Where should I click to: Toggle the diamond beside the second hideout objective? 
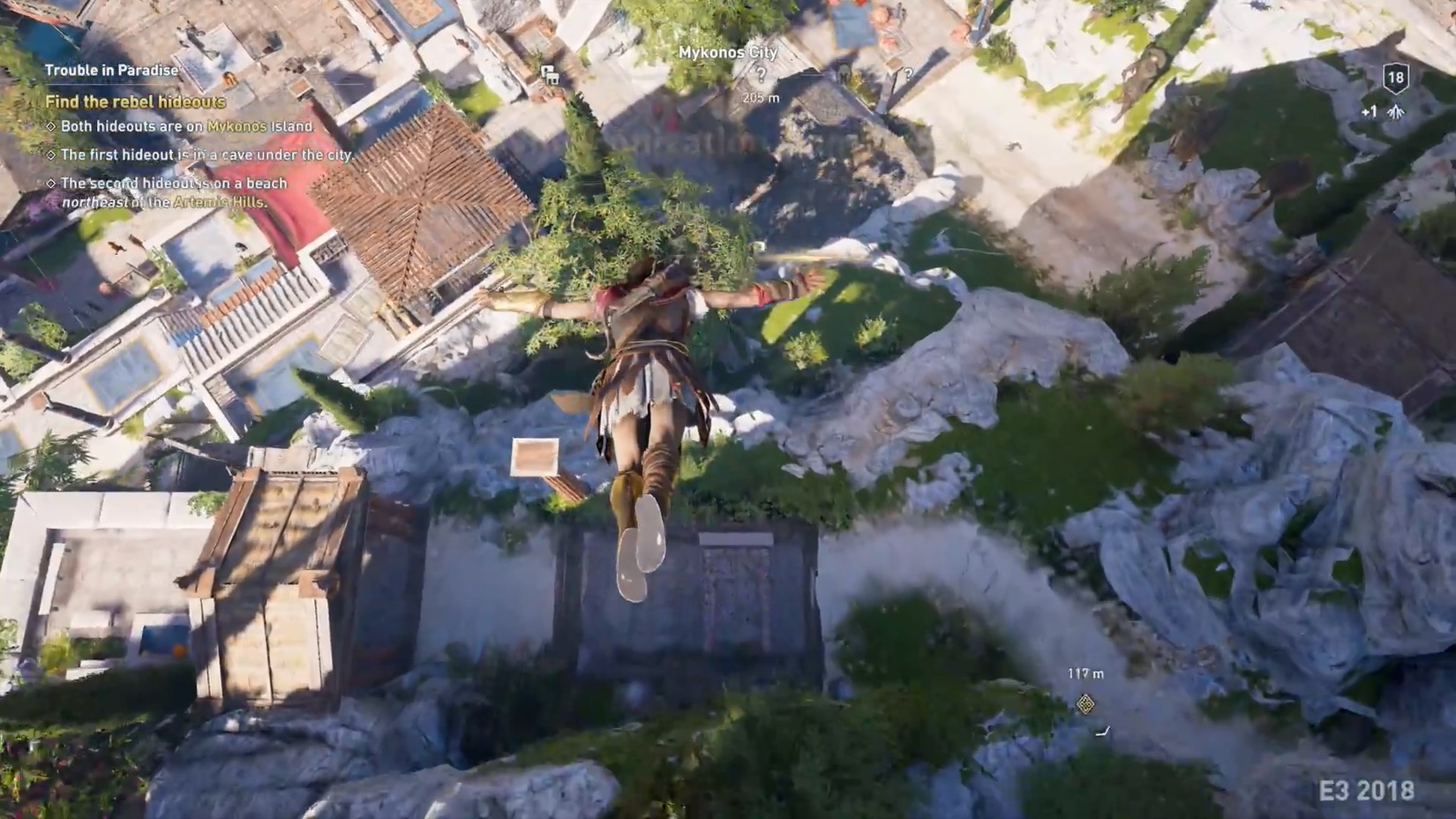49,183
